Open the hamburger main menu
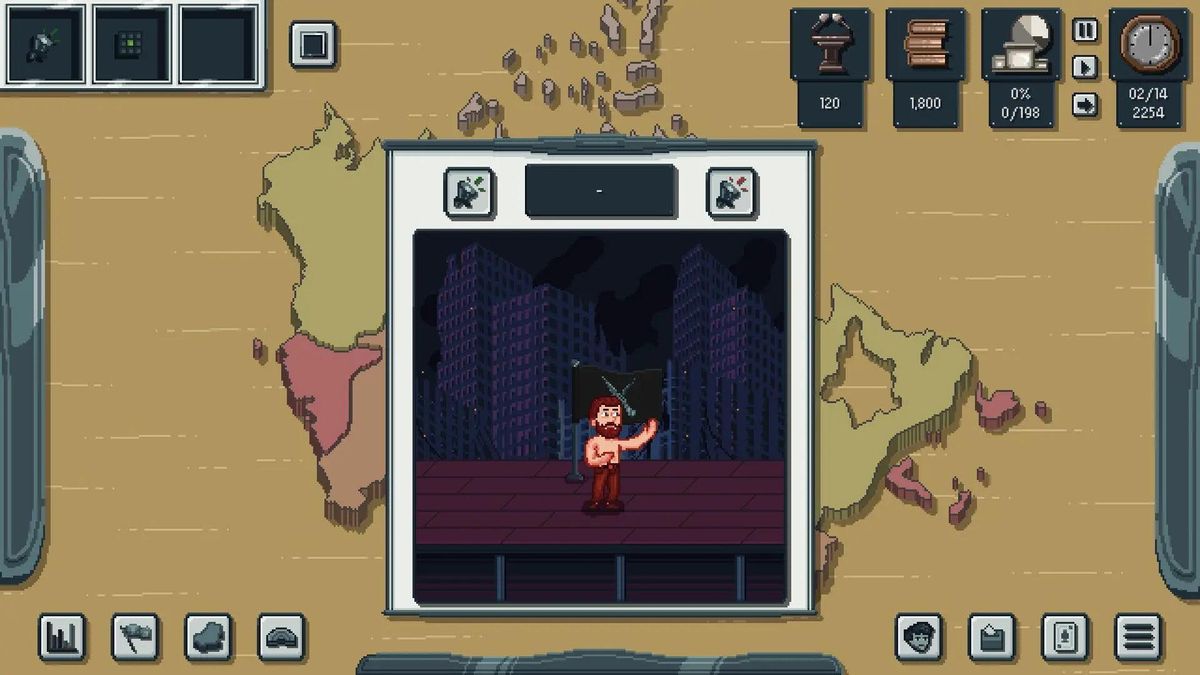 tap(1138, 637)
